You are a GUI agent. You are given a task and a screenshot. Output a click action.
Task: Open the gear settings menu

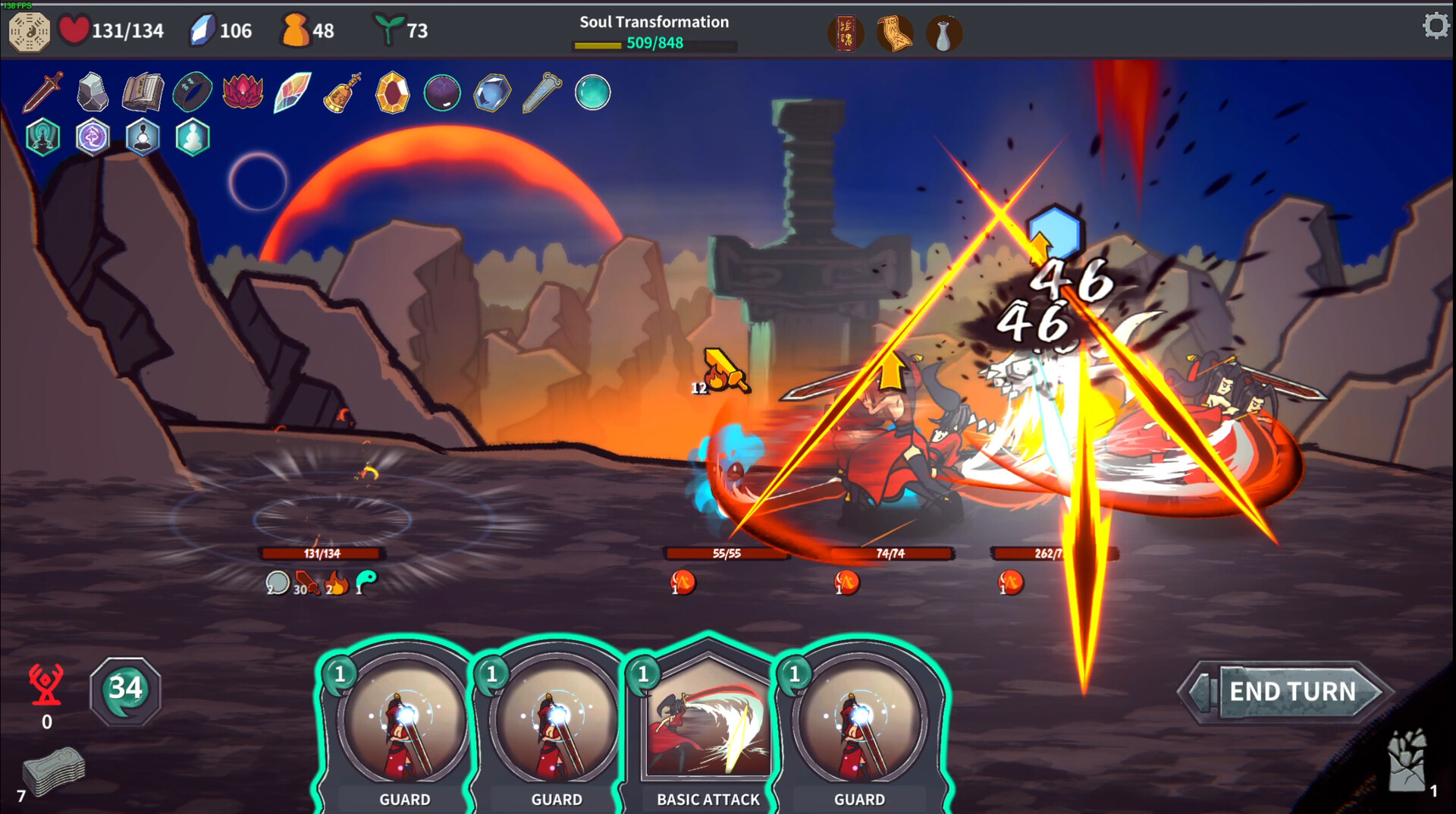(1435, 27)
